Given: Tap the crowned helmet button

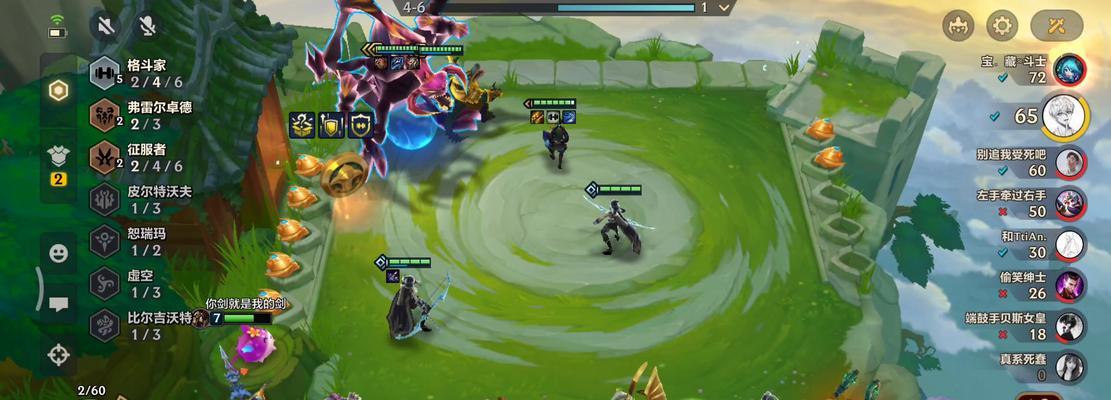Looking at the screenshot, I should click(958, 25).
